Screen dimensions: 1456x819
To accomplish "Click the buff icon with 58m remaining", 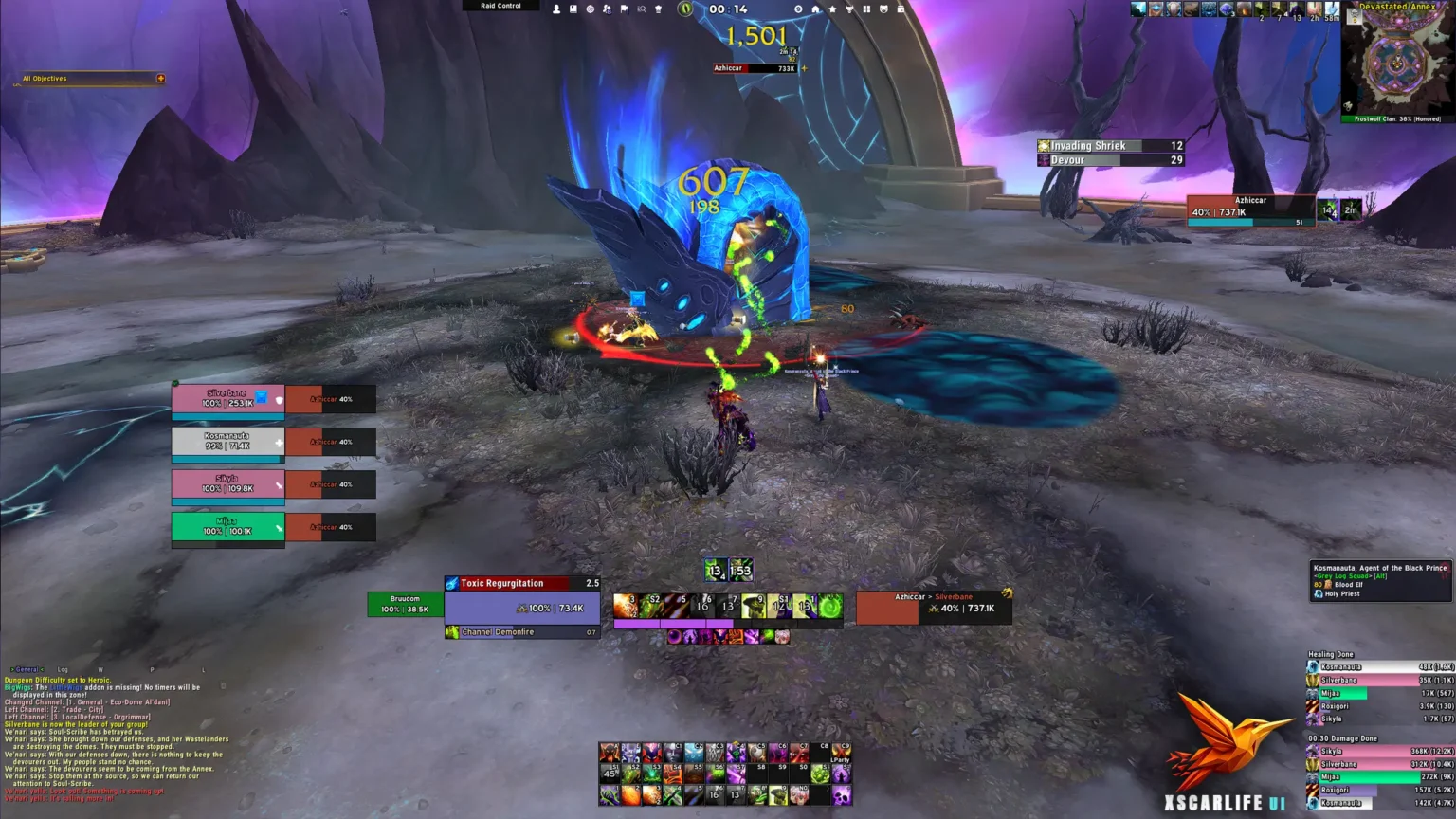I will tap(1332, 9).
